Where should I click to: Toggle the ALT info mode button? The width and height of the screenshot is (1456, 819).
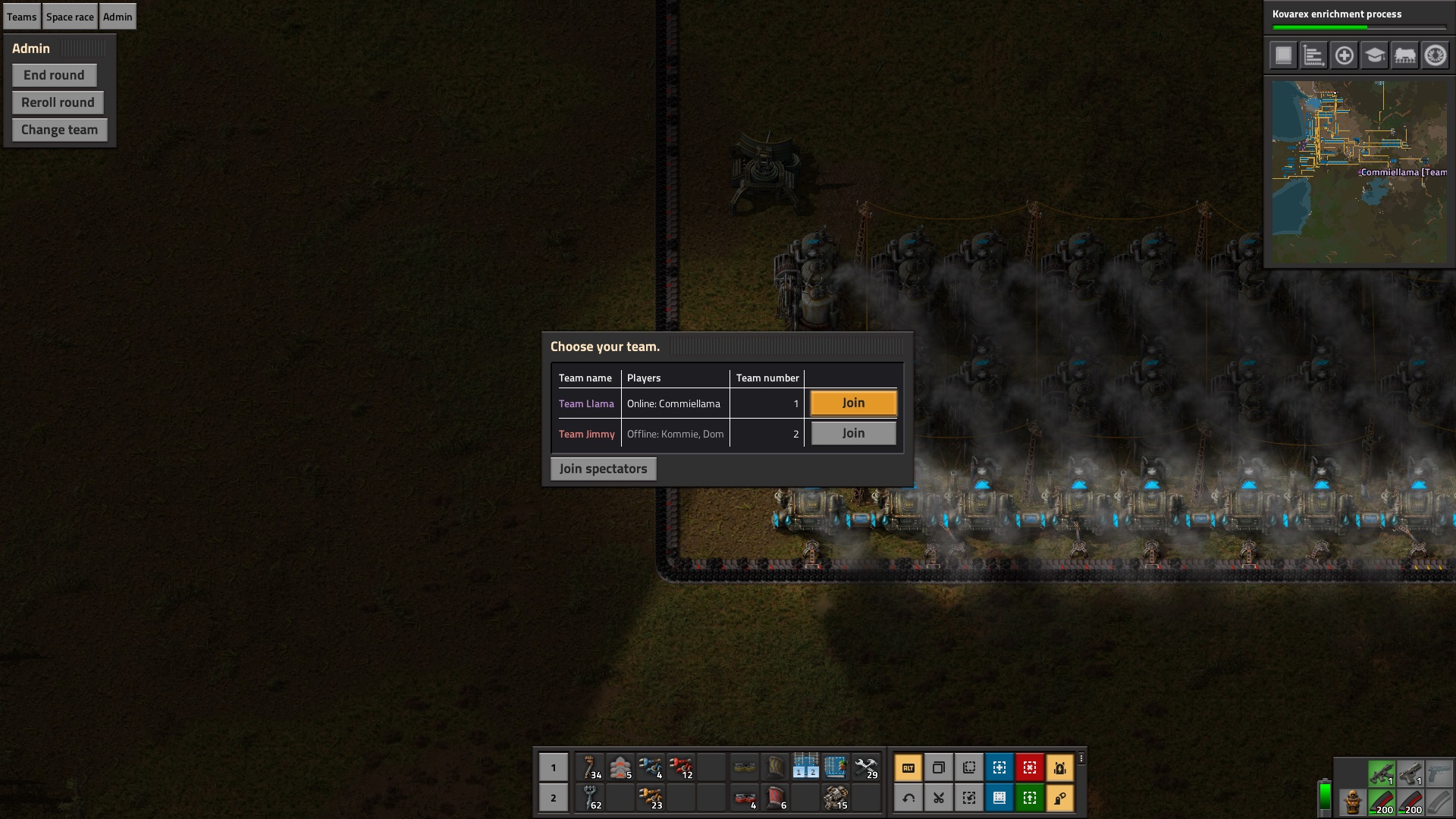pos(908,767)
